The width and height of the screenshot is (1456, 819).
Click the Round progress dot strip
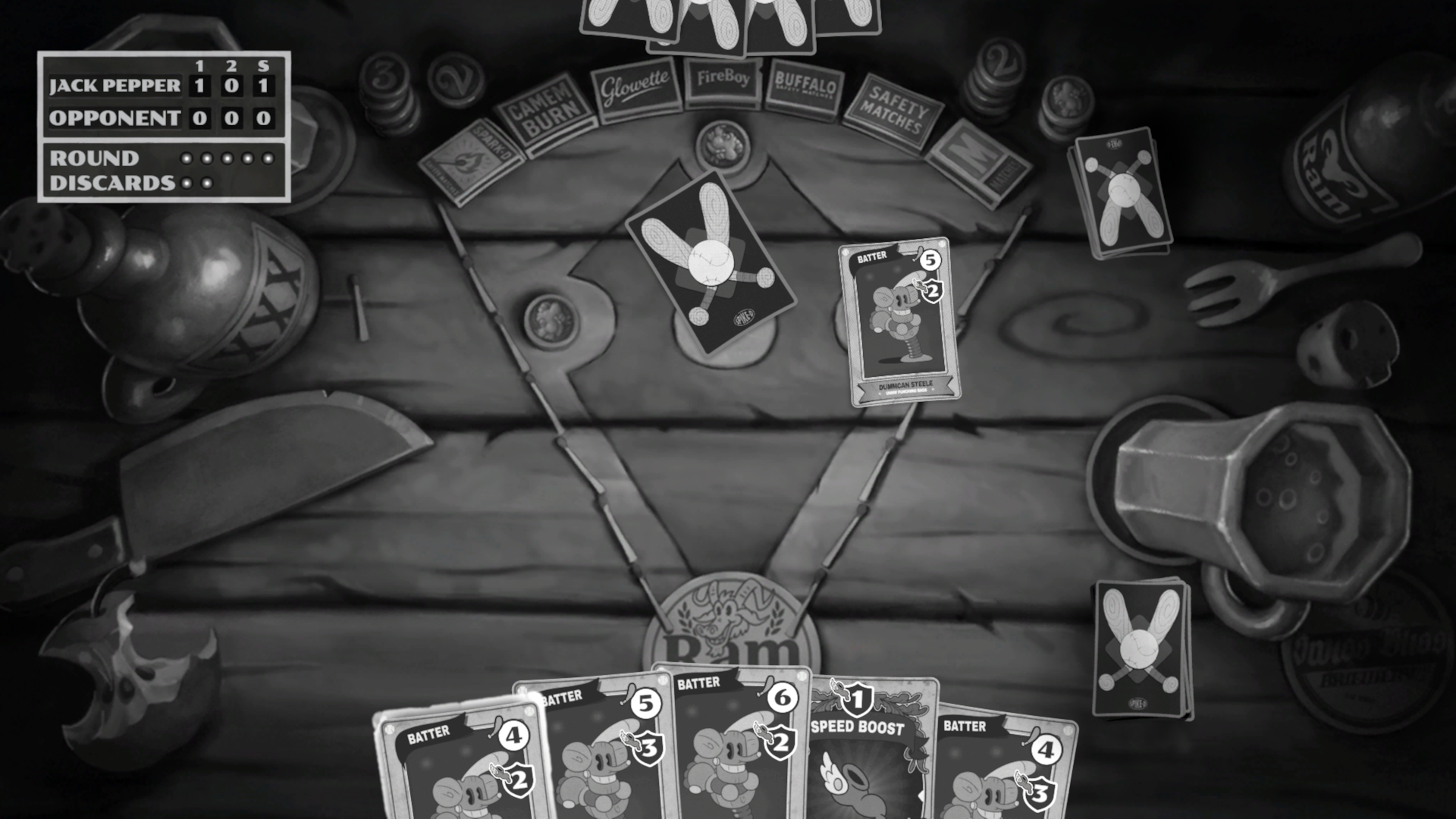(x=227, y=158)
